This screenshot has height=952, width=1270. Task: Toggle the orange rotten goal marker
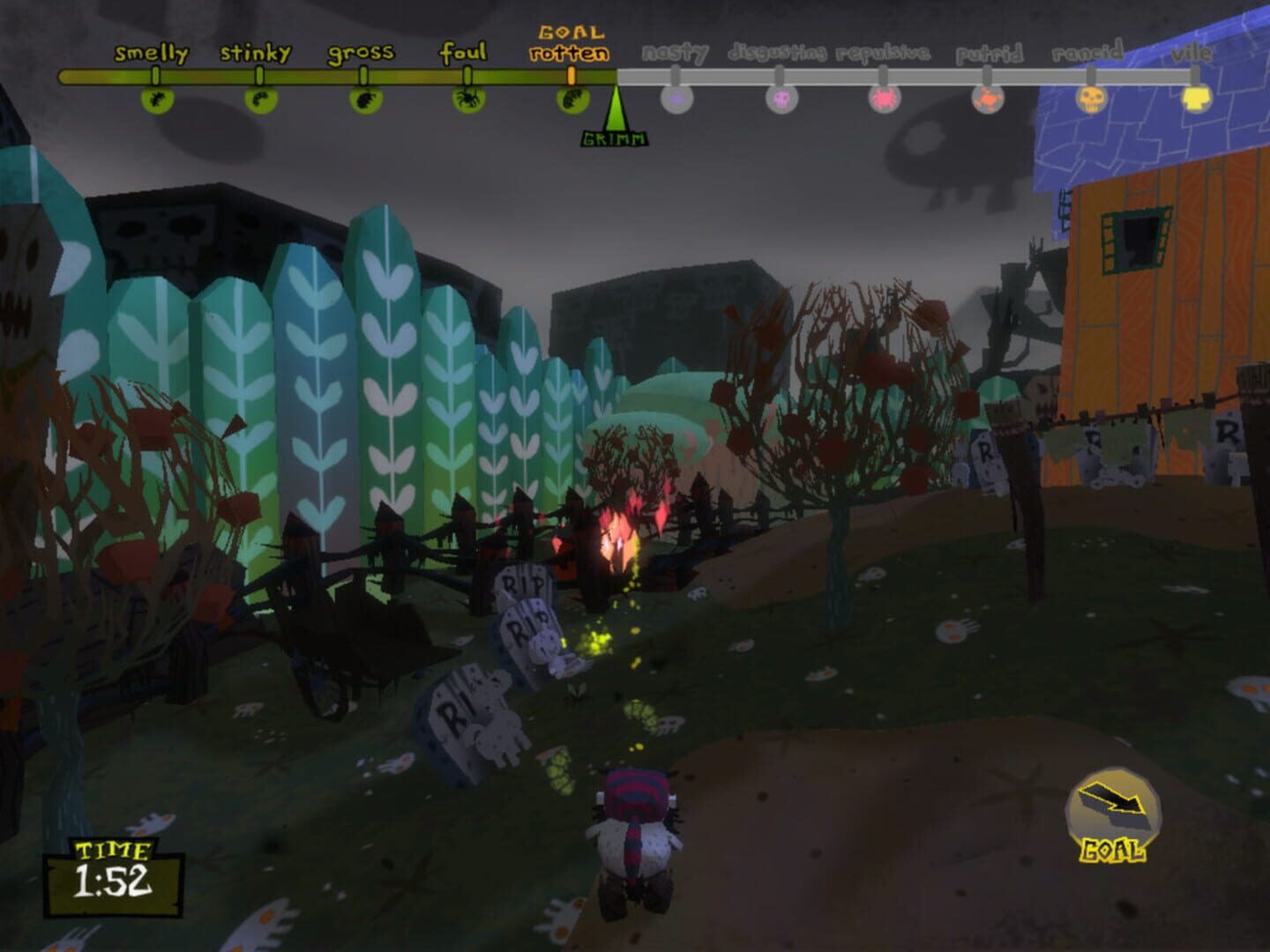click(571, 75)
